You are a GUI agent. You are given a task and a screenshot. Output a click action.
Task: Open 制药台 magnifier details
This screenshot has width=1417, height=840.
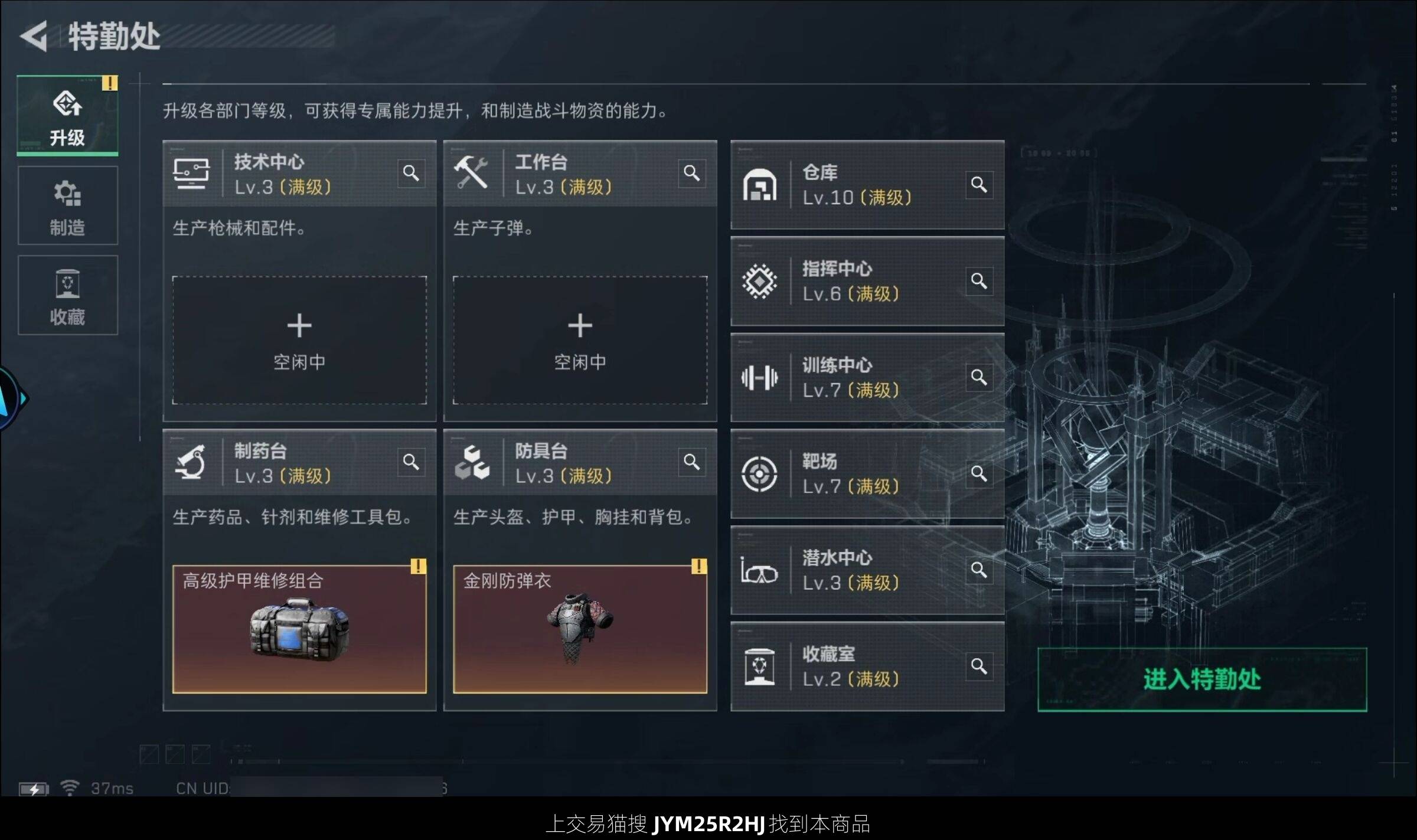411,462
